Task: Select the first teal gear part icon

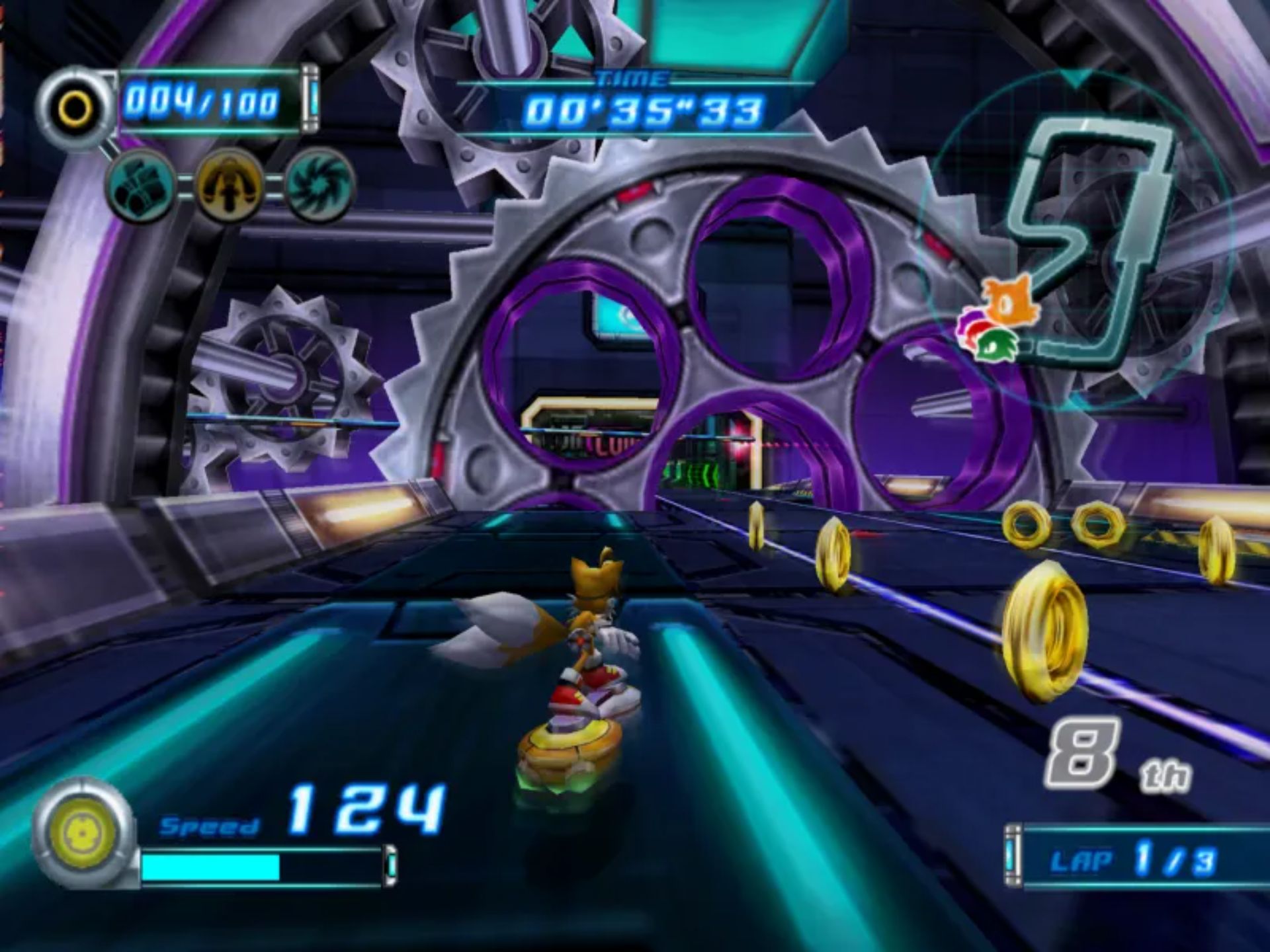Action: click(141, 184)
